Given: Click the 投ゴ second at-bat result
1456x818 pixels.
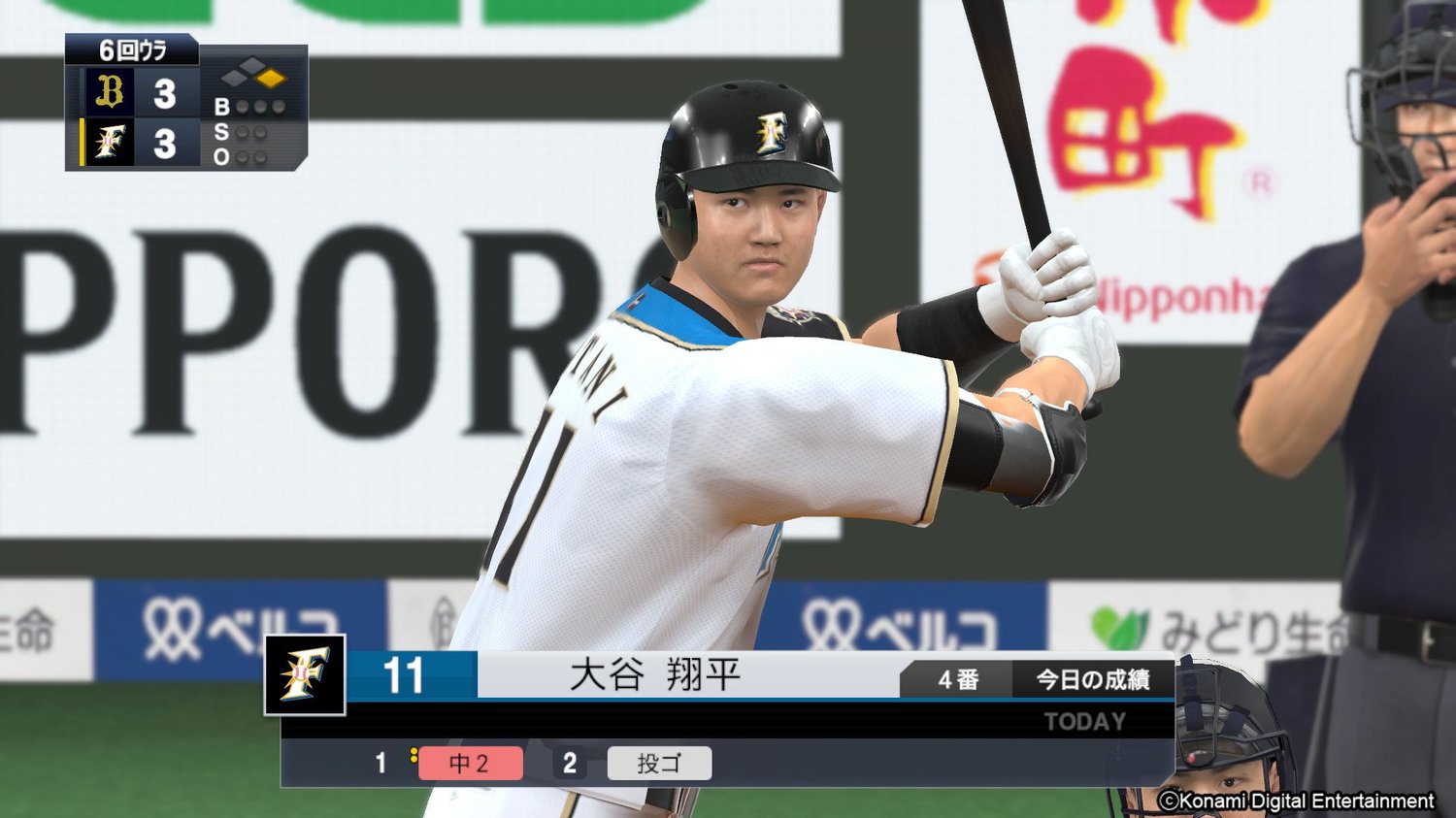Looking at the screenshot, I should point(659,764).
